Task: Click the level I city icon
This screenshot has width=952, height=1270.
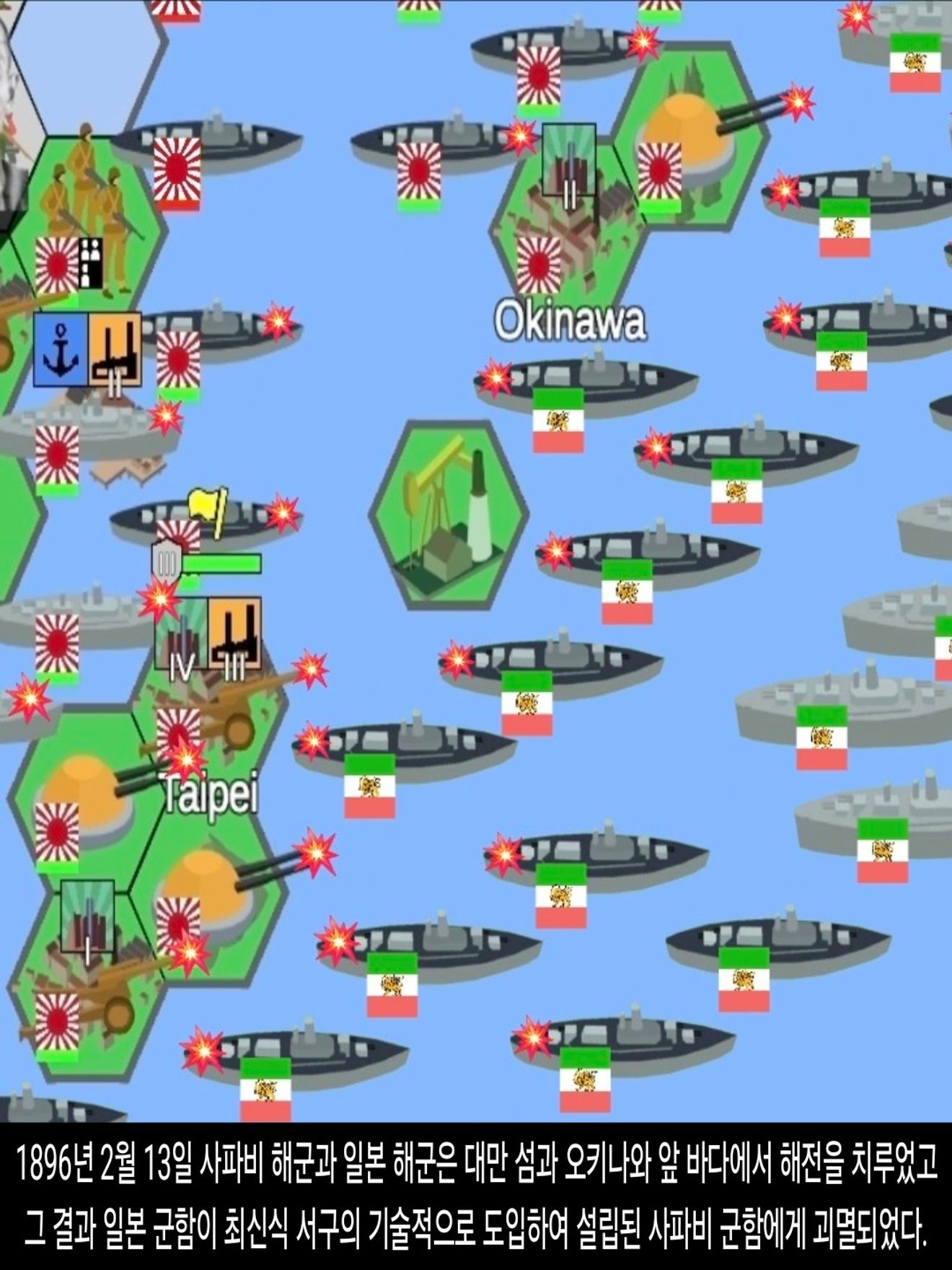Action: (x=87, y=916)
